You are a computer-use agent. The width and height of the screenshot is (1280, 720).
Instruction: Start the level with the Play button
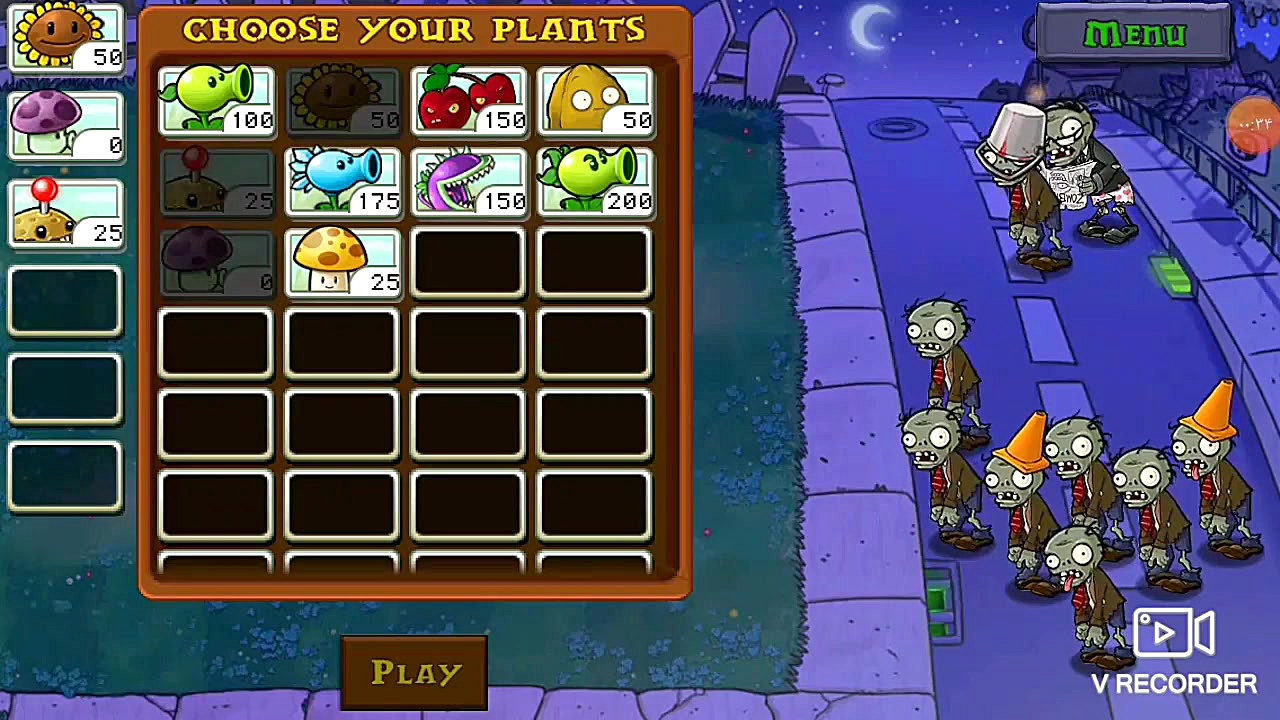[x=414, y=672]
